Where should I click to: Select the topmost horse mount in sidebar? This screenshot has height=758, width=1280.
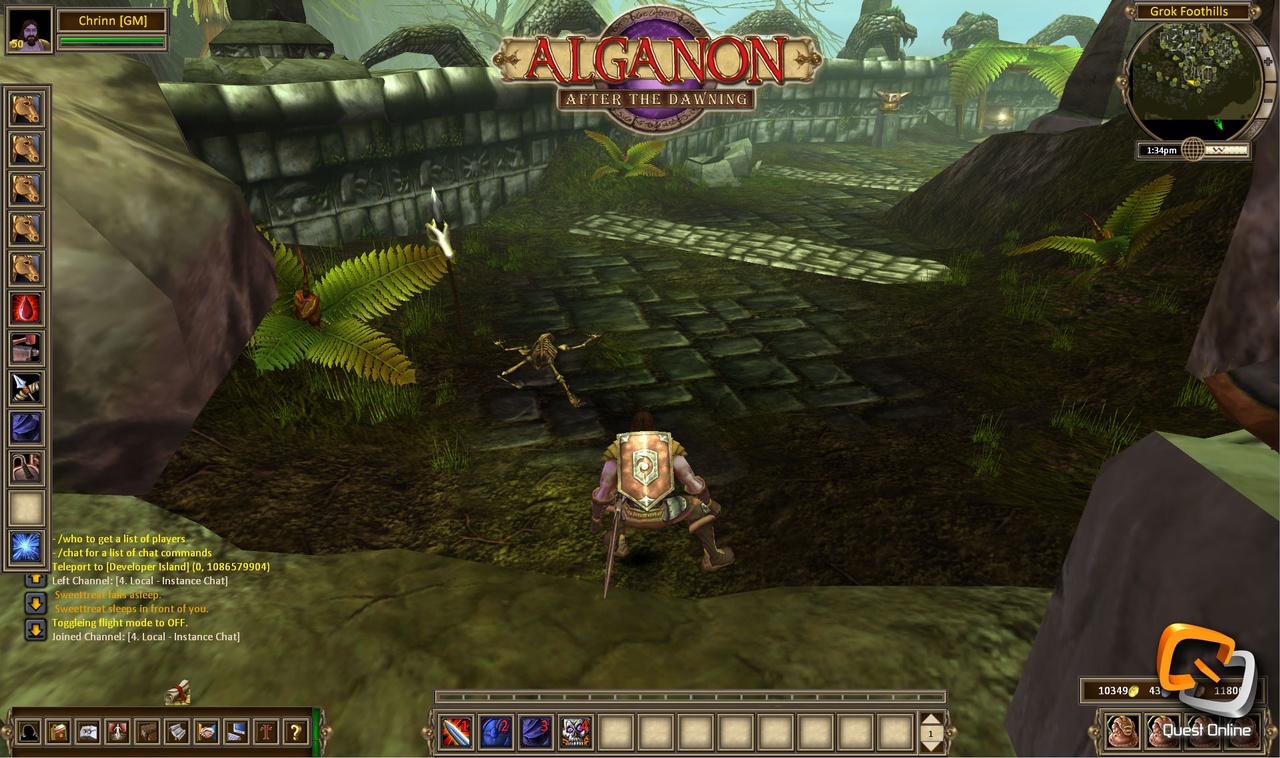[x=25, y=110]
